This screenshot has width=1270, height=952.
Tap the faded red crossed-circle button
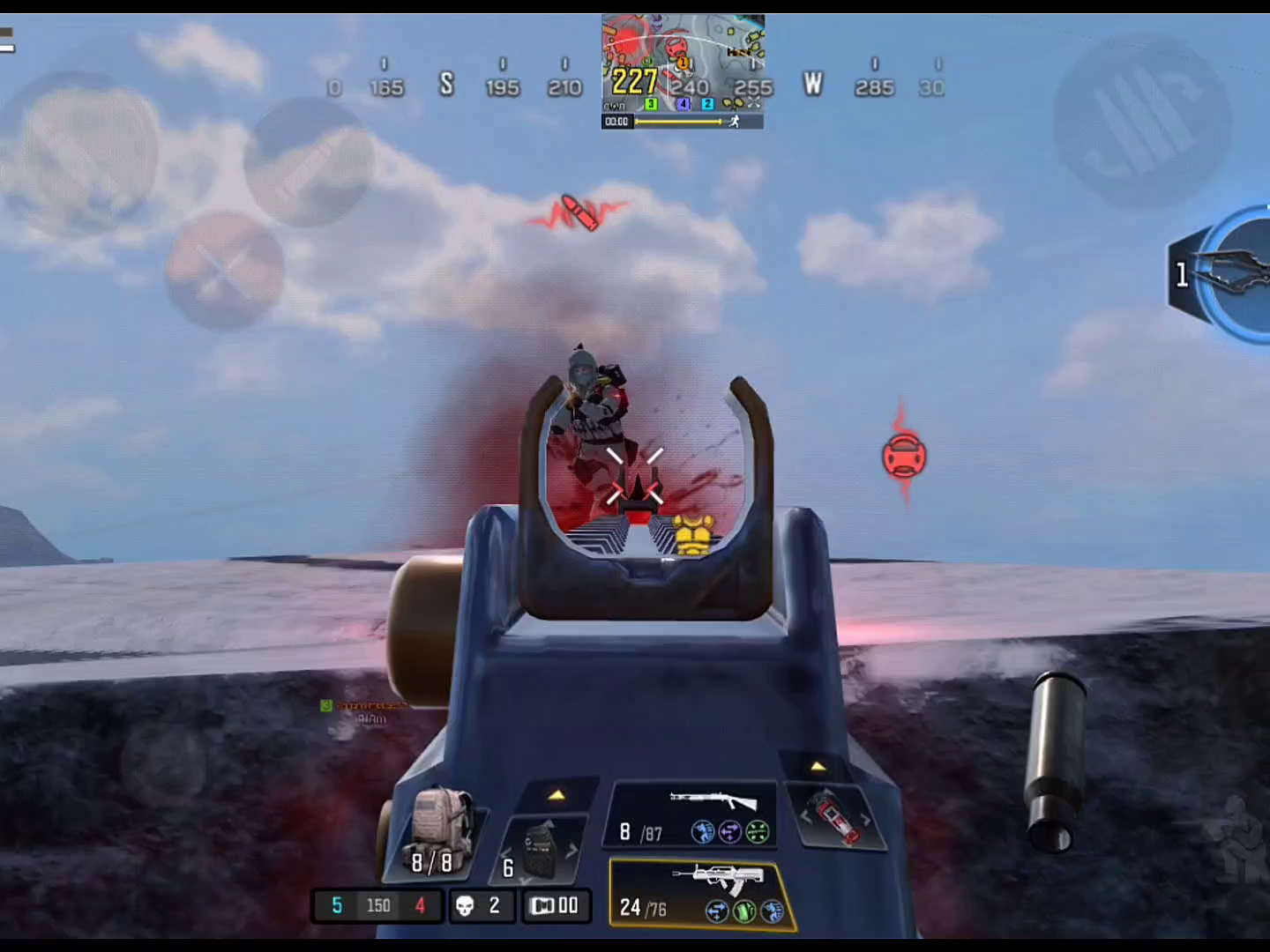224,271
